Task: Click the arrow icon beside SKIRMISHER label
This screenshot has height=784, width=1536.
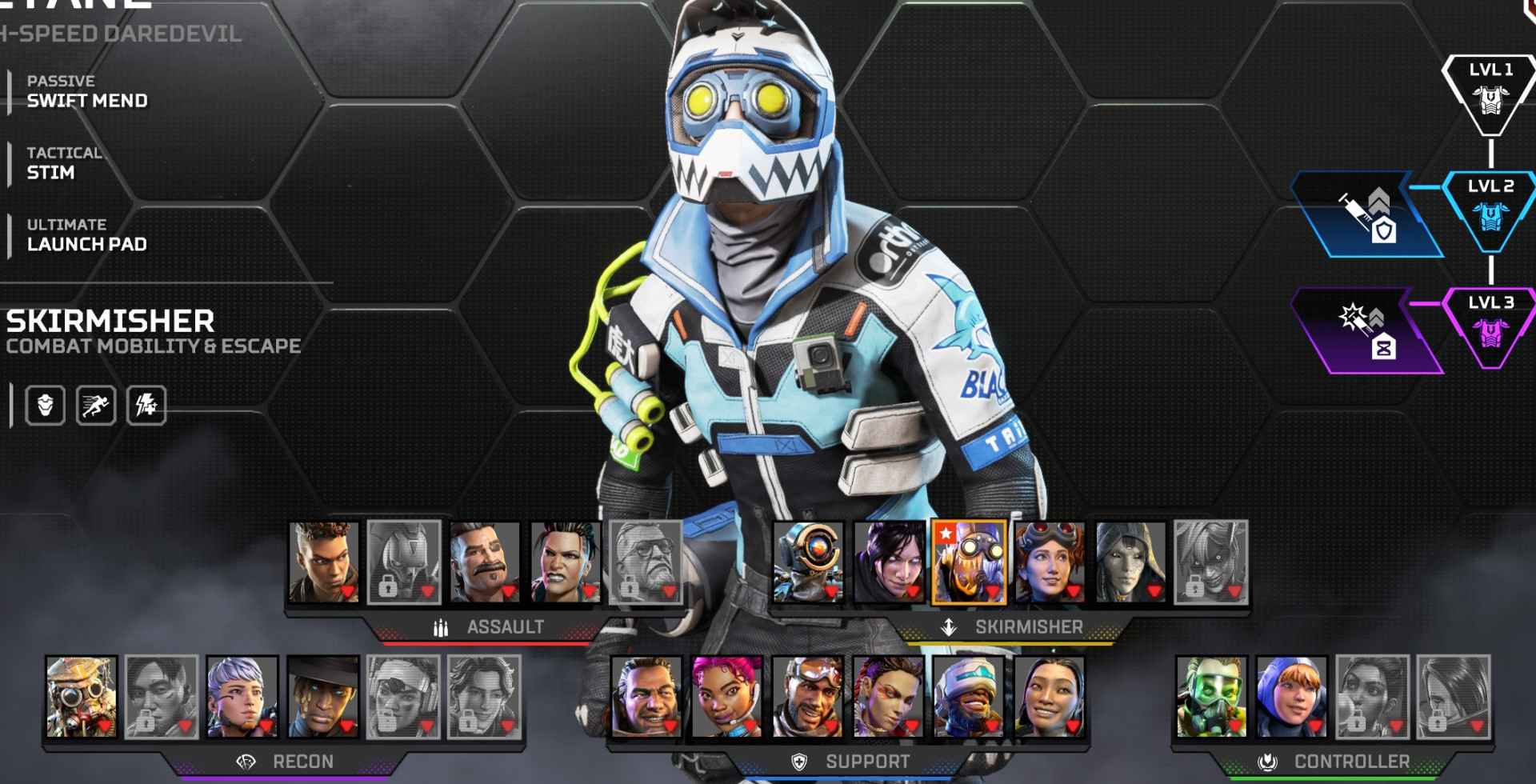Action: (x=950, y=628)
